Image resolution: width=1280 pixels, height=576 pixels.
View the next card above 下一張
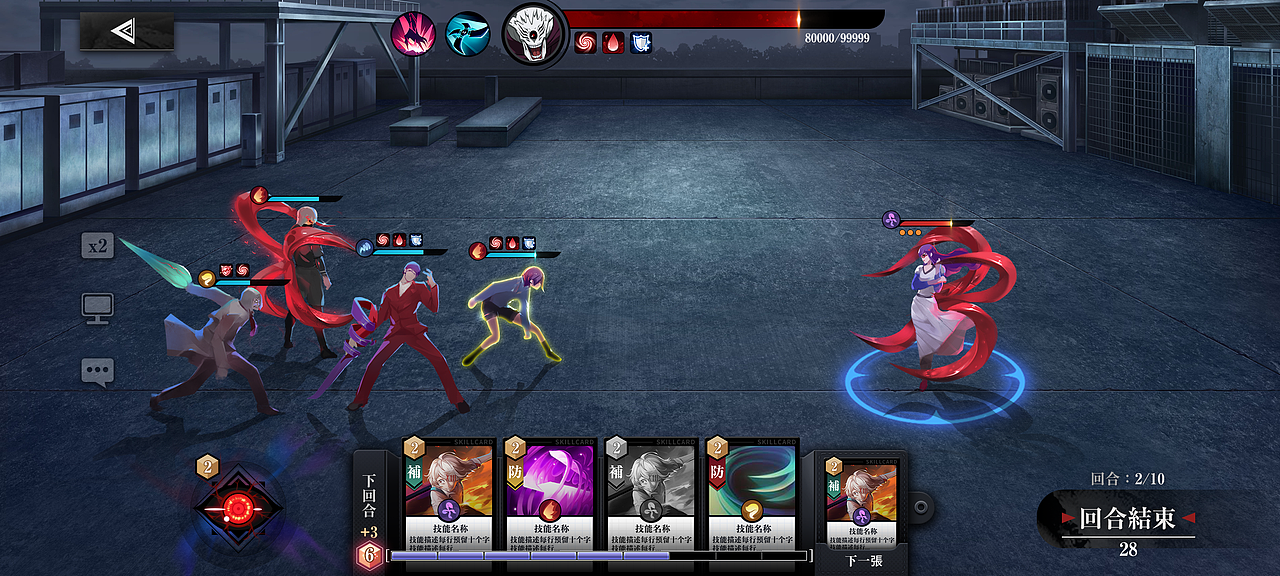(861, 500)
